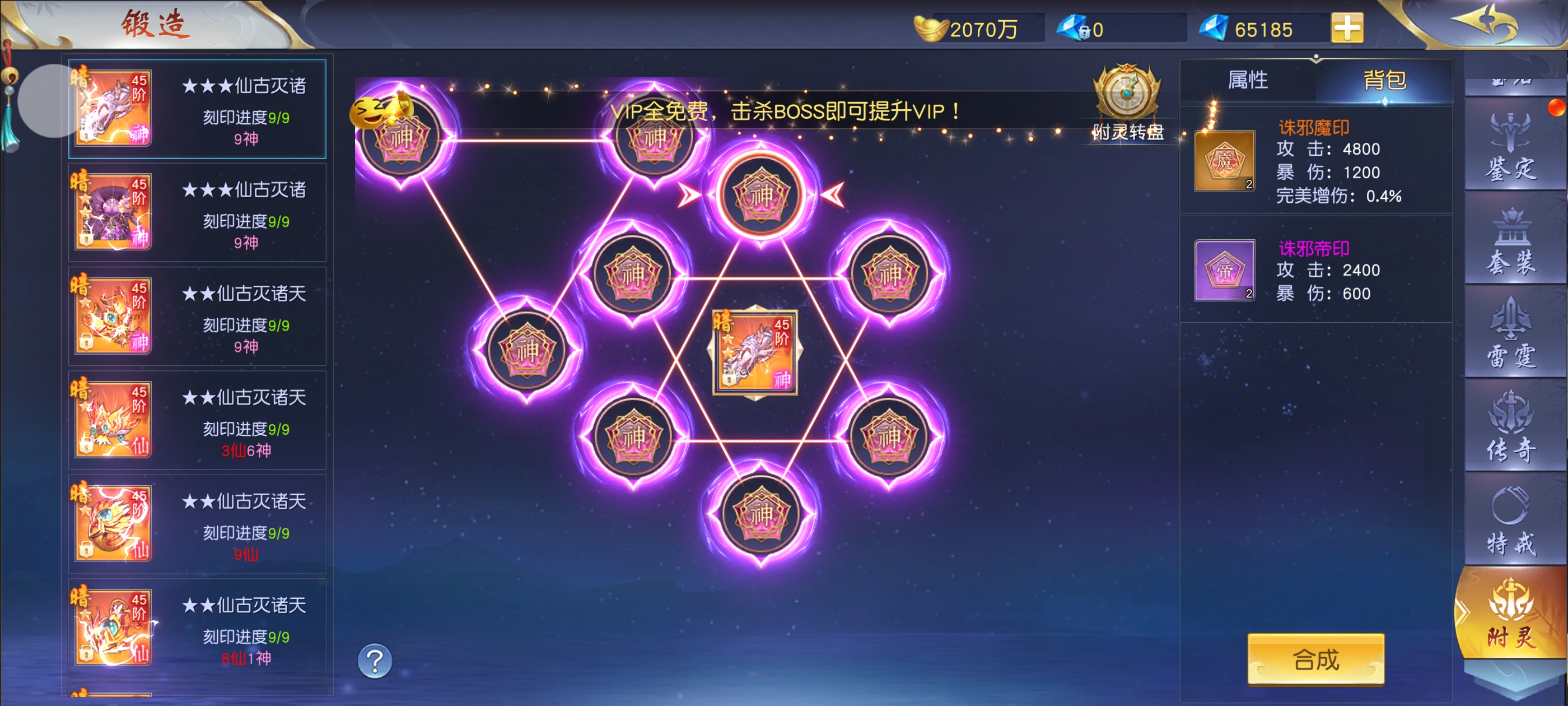Open the 套装 set menu
This screenshot has width=1568, height=706.
[x=1511, y=241]
